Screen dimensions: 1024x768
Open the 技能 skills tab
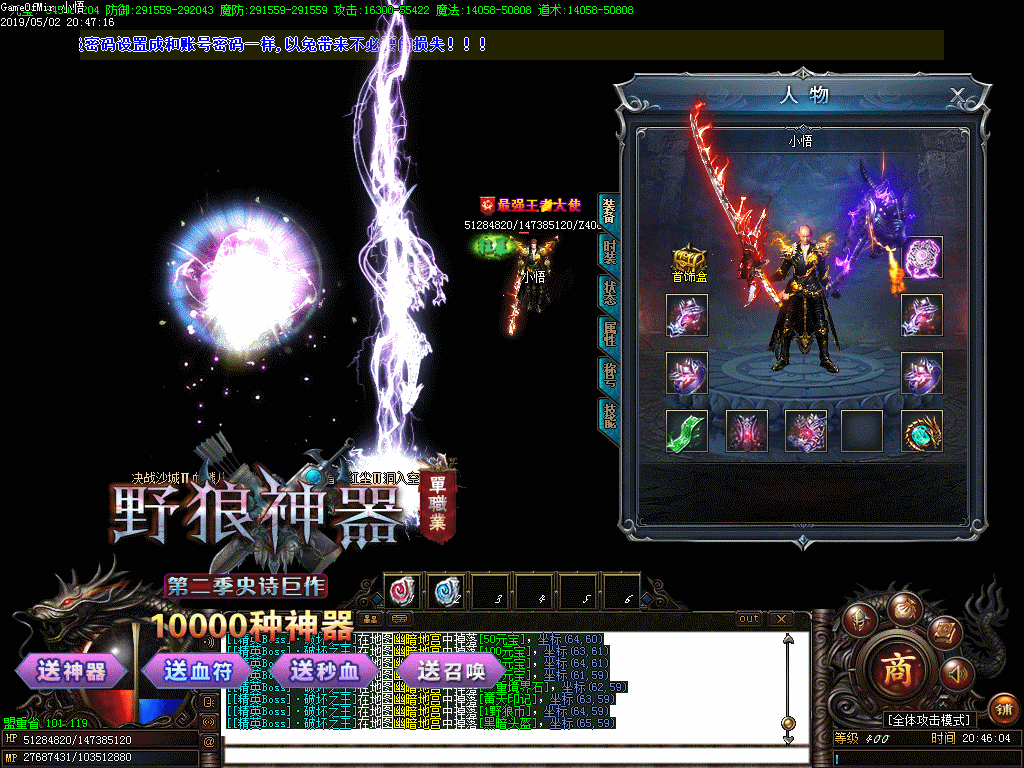609,414
